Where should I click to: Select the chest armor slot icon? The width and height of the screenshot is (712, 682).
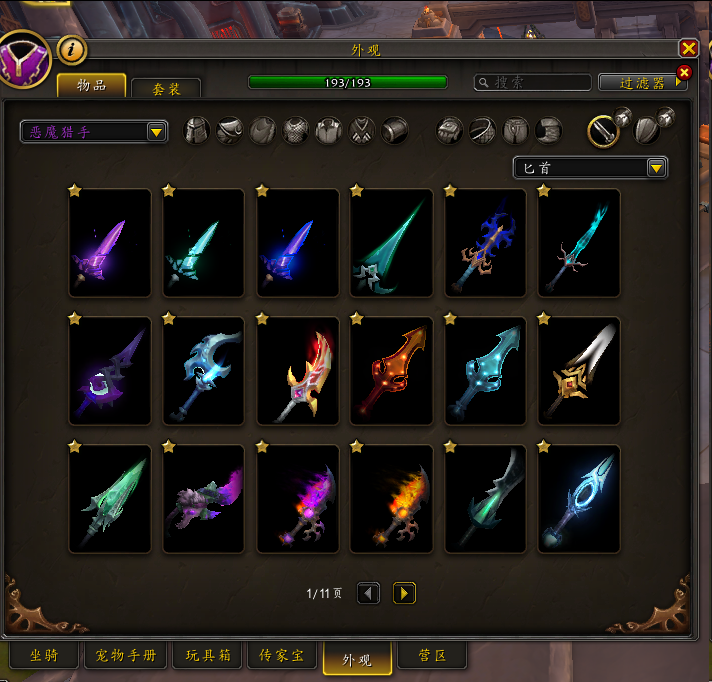296,131
